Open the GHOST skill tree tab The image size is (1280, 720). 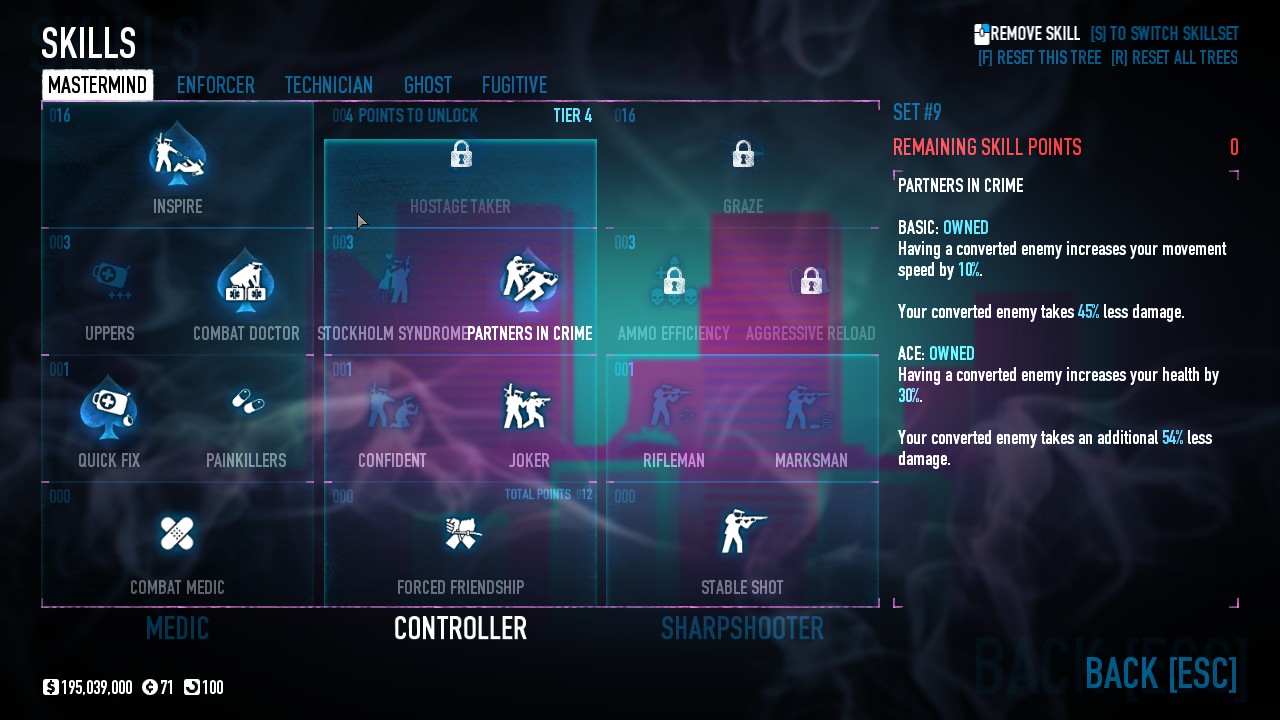tap(428, 85)
